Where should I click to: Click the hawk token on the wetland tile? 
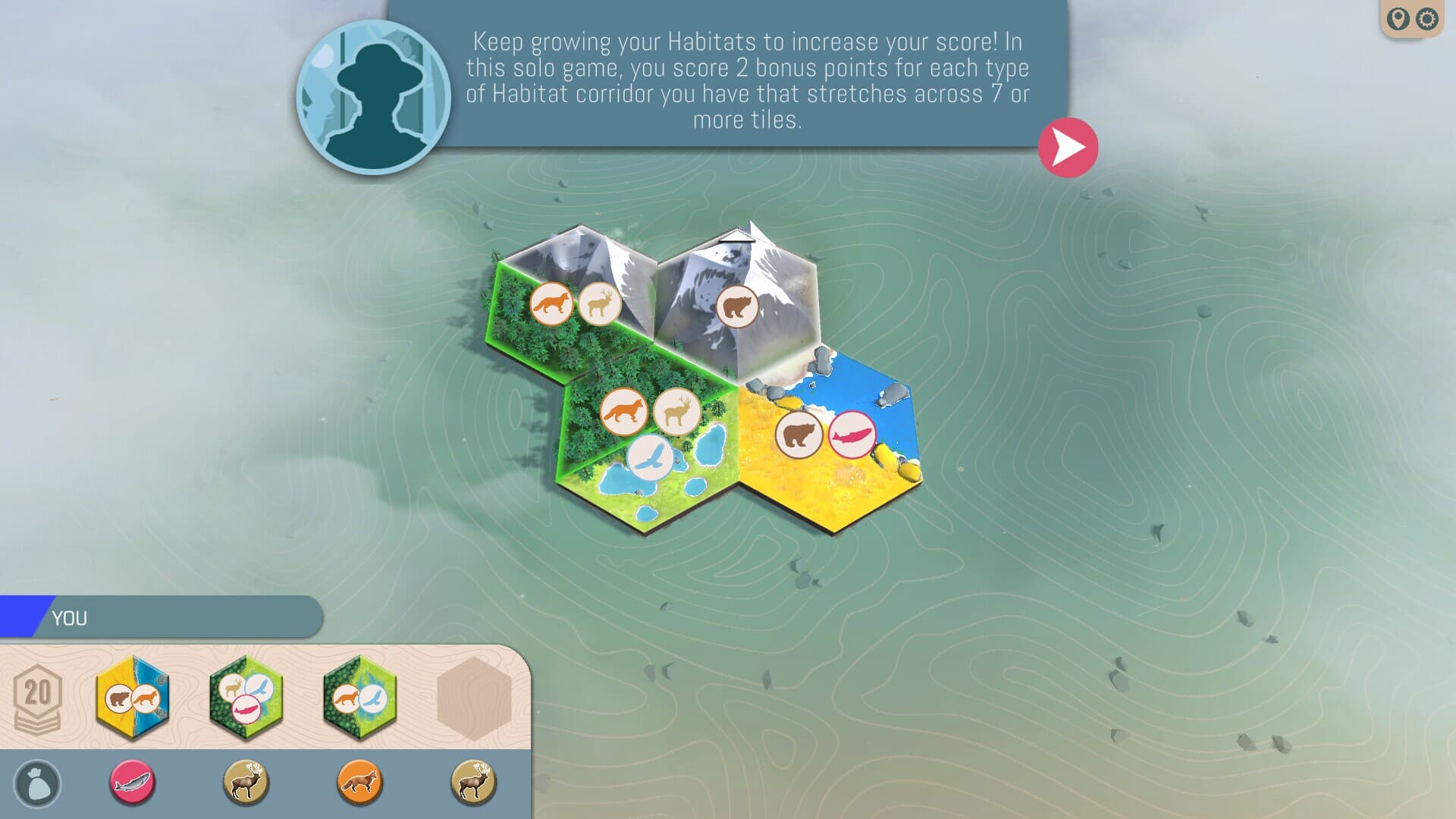tap(648, 454)
